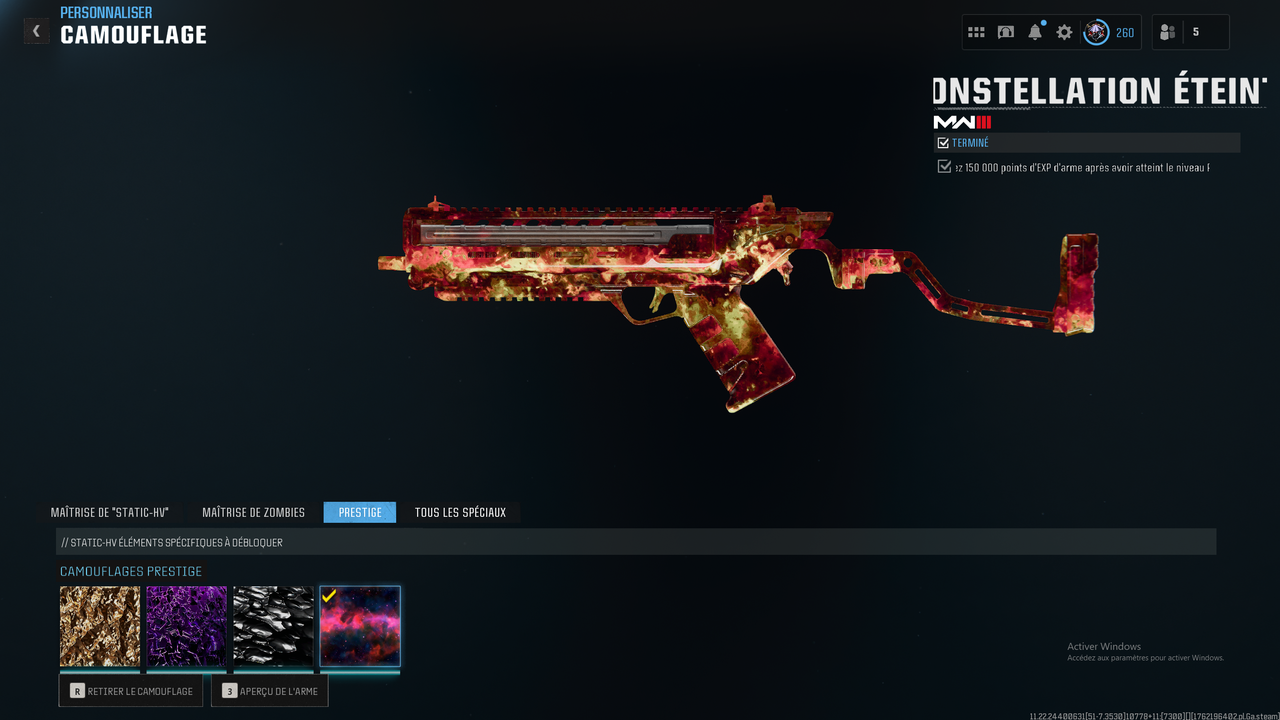Open the grid menu icon
Image resolution: width=1280 pixels, height=720 pixels.
[976, 32]
